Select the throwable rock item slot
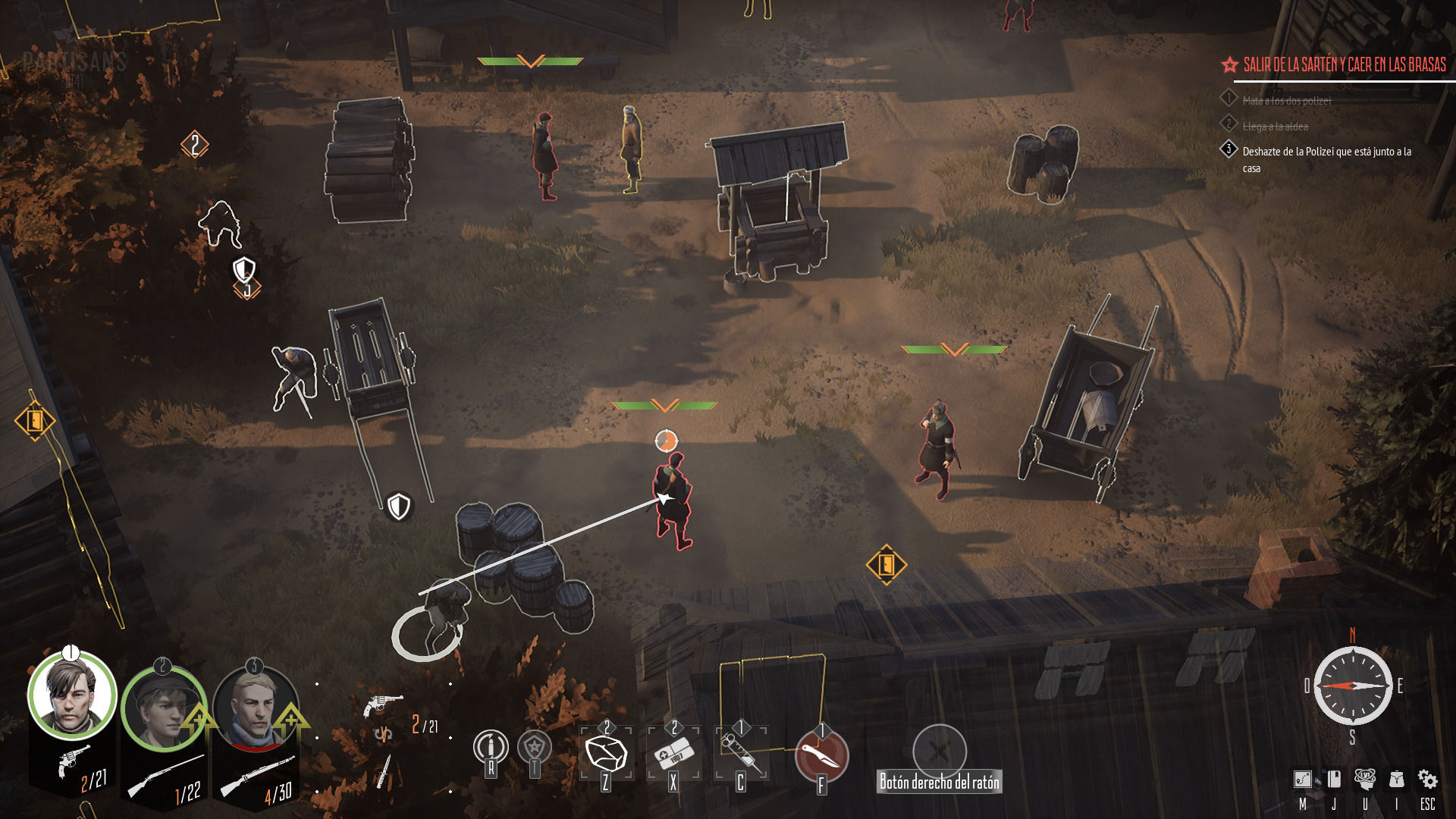Image resolution: width=1456 pixels, height=819 pixels. 606,754
